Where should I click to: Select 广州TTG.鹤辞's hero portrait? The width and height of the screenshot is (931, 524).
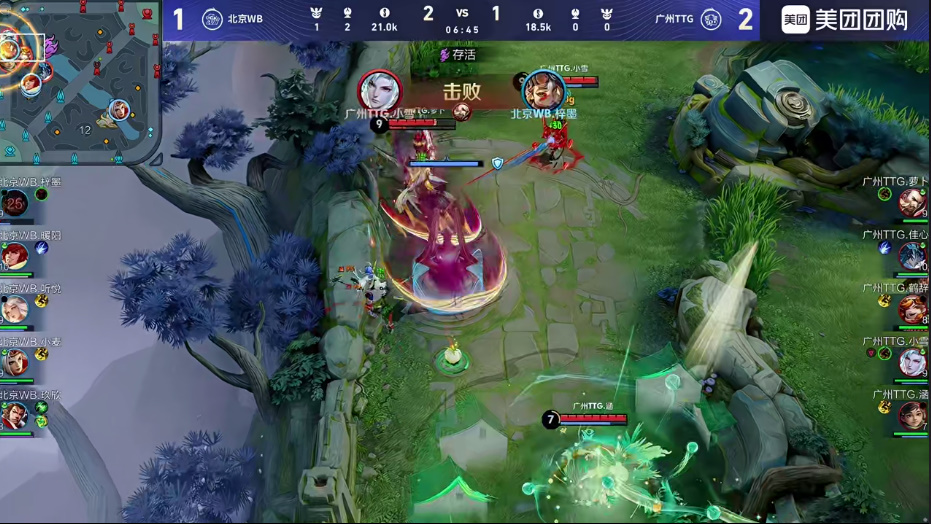click(x=912, y=309)
